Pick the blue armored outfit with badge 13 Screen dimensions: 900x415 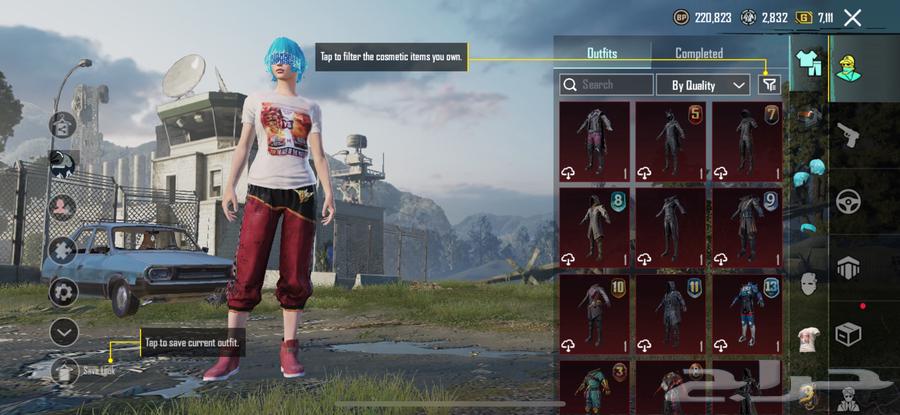(x=746, y=313)
